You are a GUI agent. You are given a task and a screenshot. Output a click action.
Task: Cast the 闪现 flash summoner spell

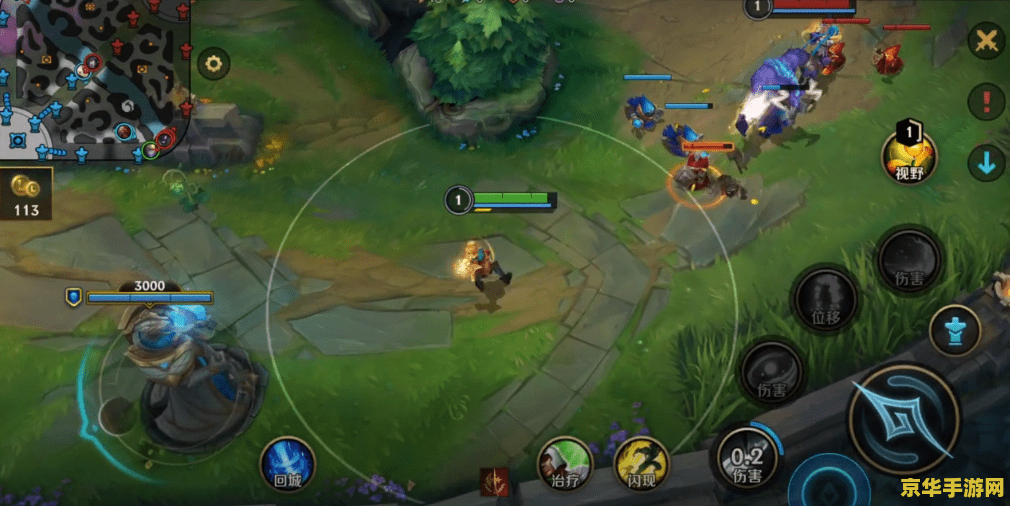click(x=641, y=464)
